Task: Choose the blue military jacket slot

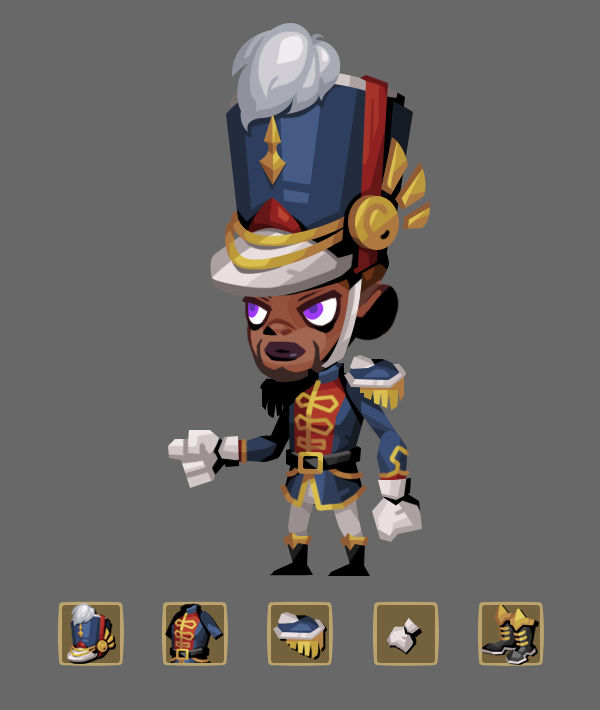Action: pyautogui.click(x=195, y=634)
